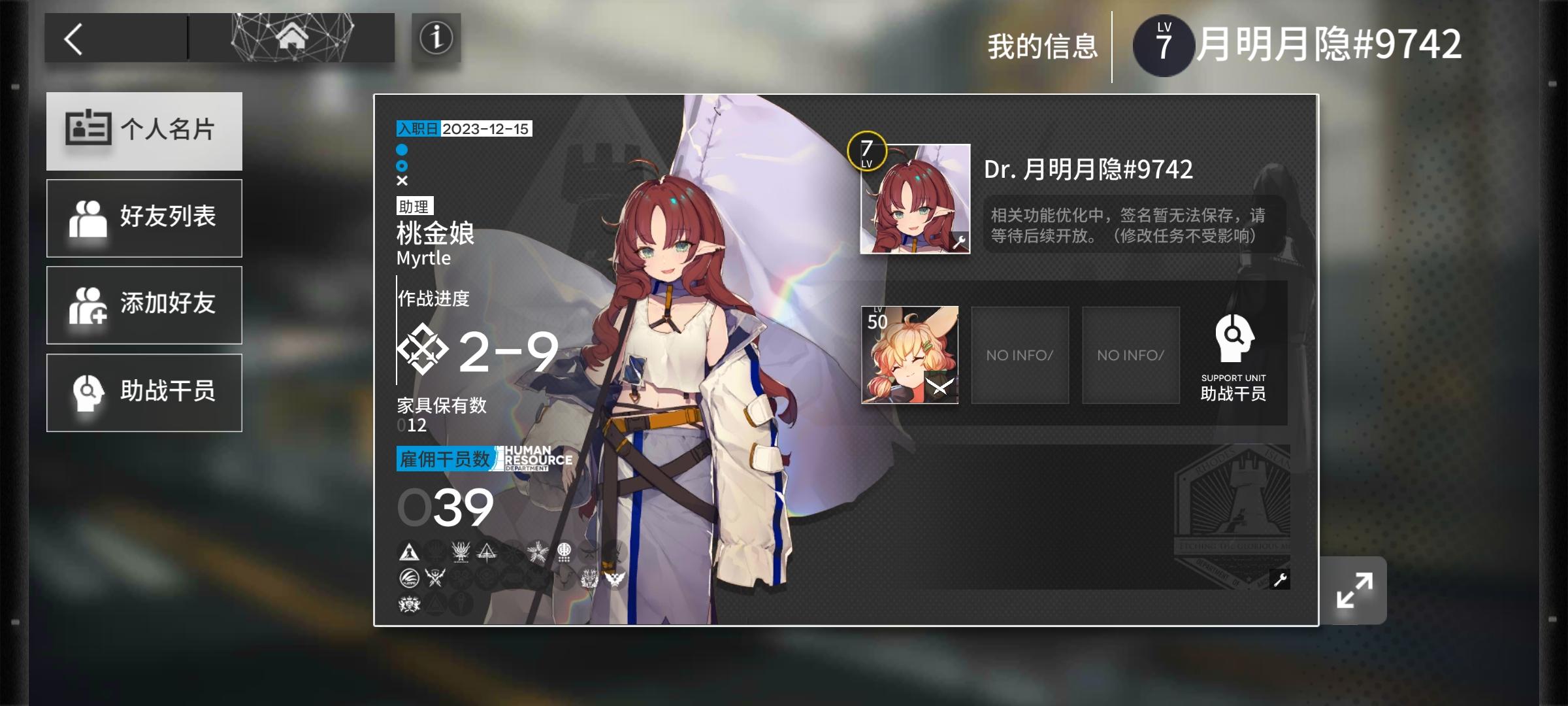
Task: Select the 添加好友 add friend option
Action: coord(144,305)
